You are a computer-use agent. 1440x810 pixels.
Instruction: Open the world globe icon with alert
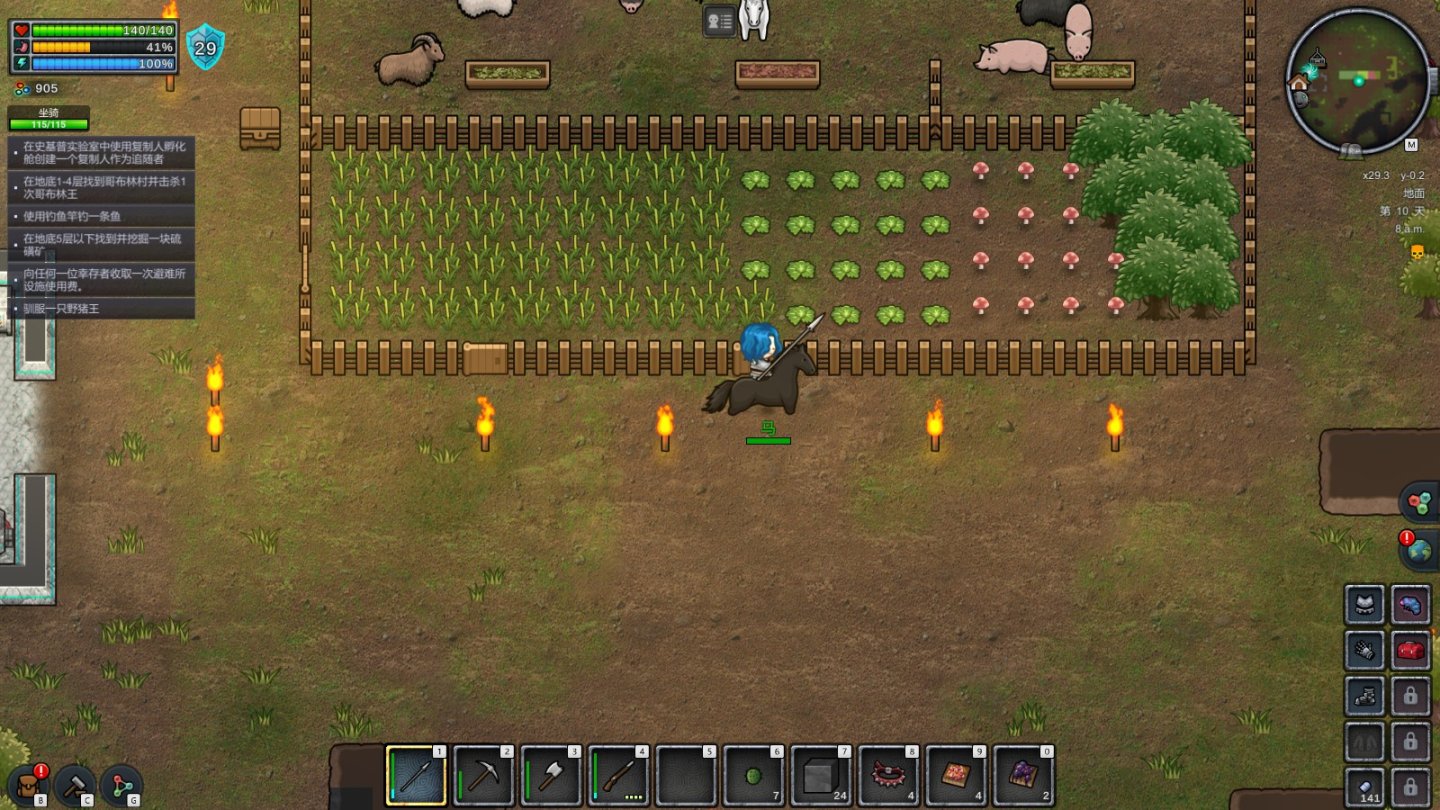point(1419,550)
